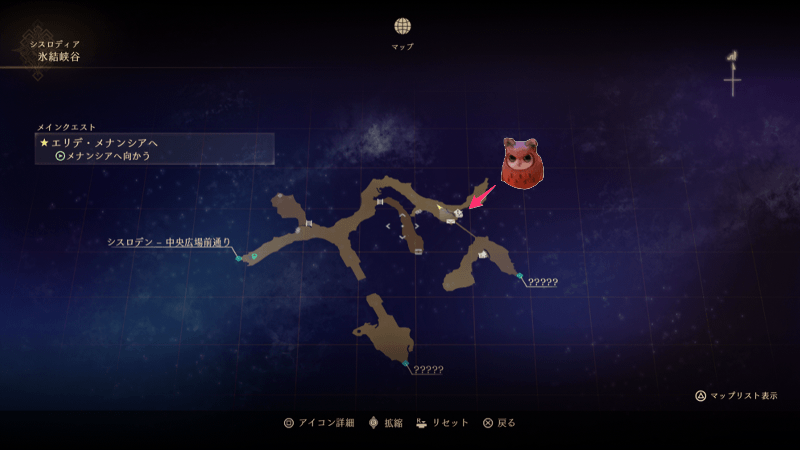Click the シスロデン – 中央広場前通り exit label
Viewport: 800px width, 450px height.
click(169, 242)
